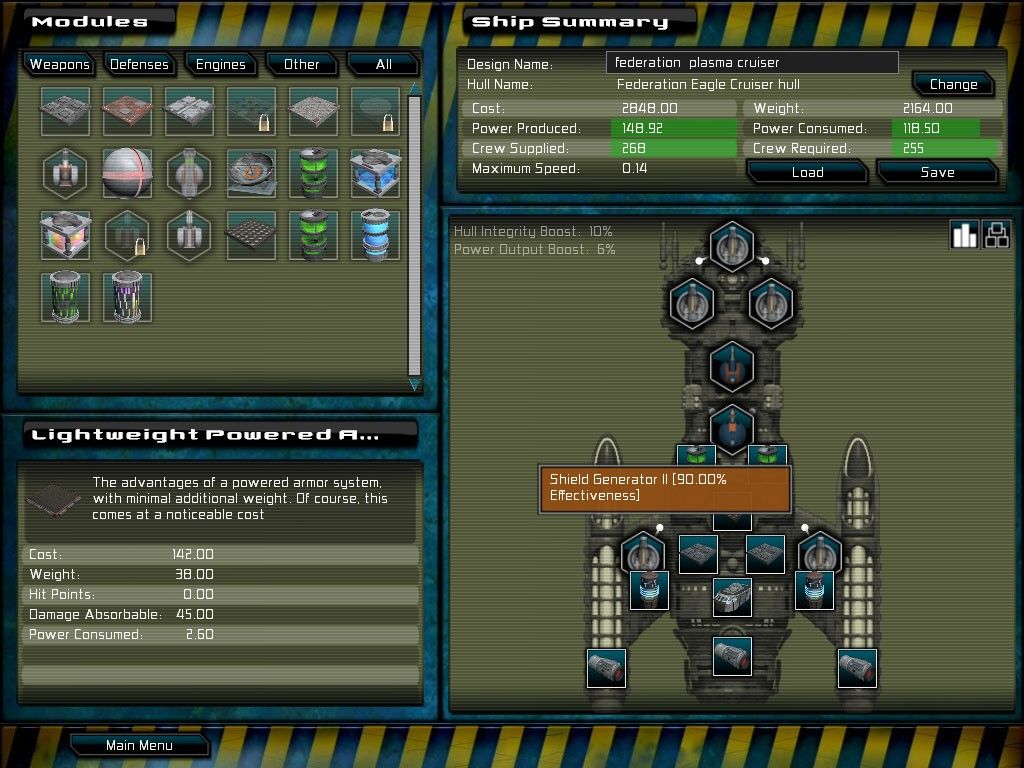
Task: Select the armored tank module slot on ship
Action: tap(732, 596)
